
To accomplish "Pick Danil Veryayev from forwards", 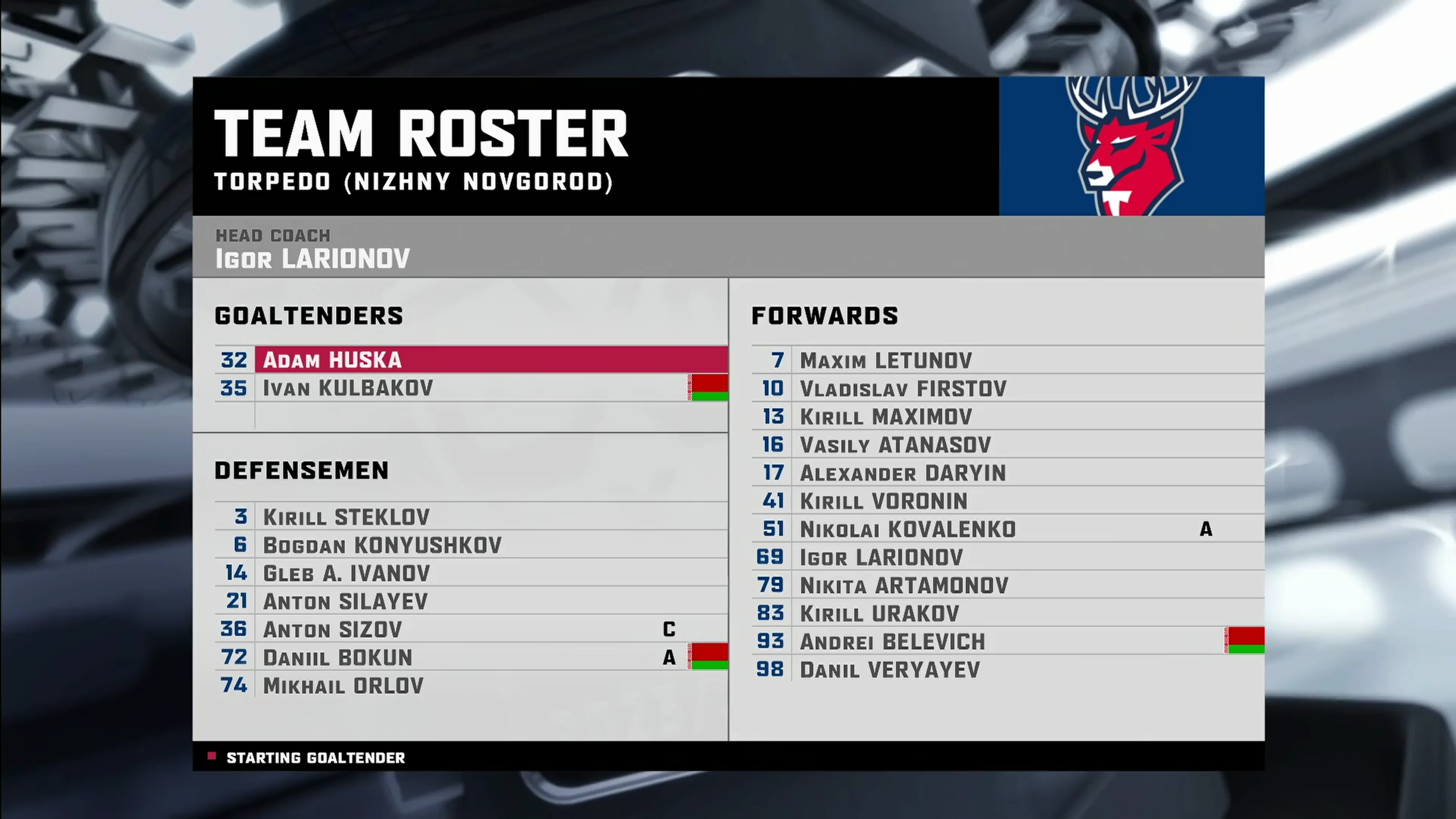I will click(x=890, y=670).
